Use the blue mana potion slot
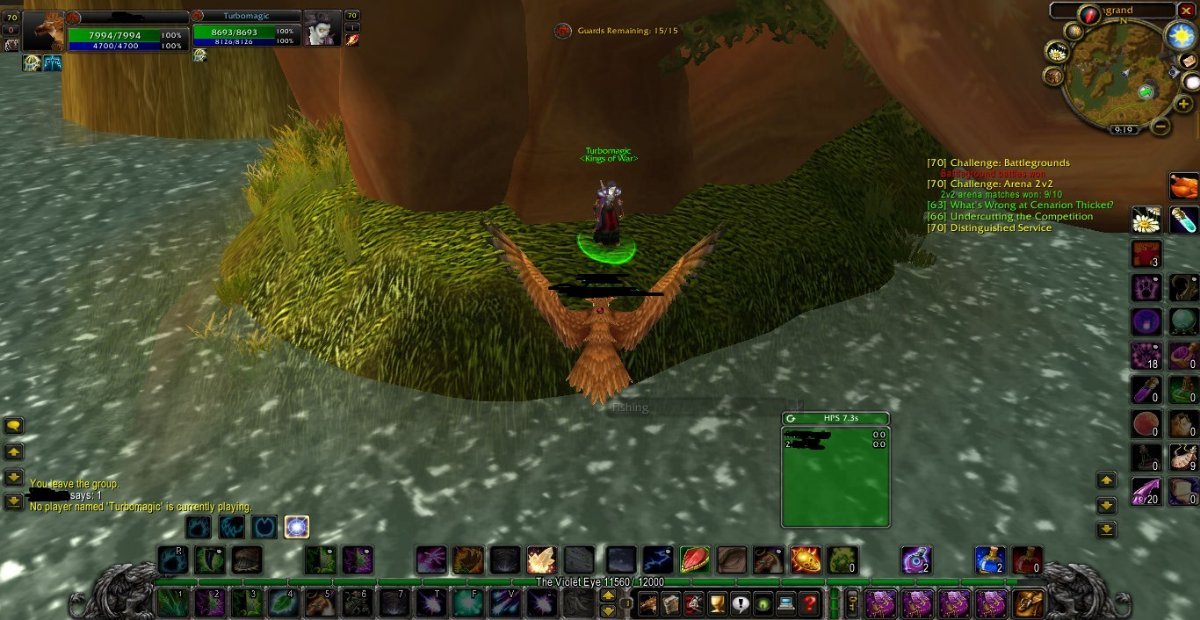Image resolution: width=1200 pixels, height=620 pixels. click(x=990, y=559)
